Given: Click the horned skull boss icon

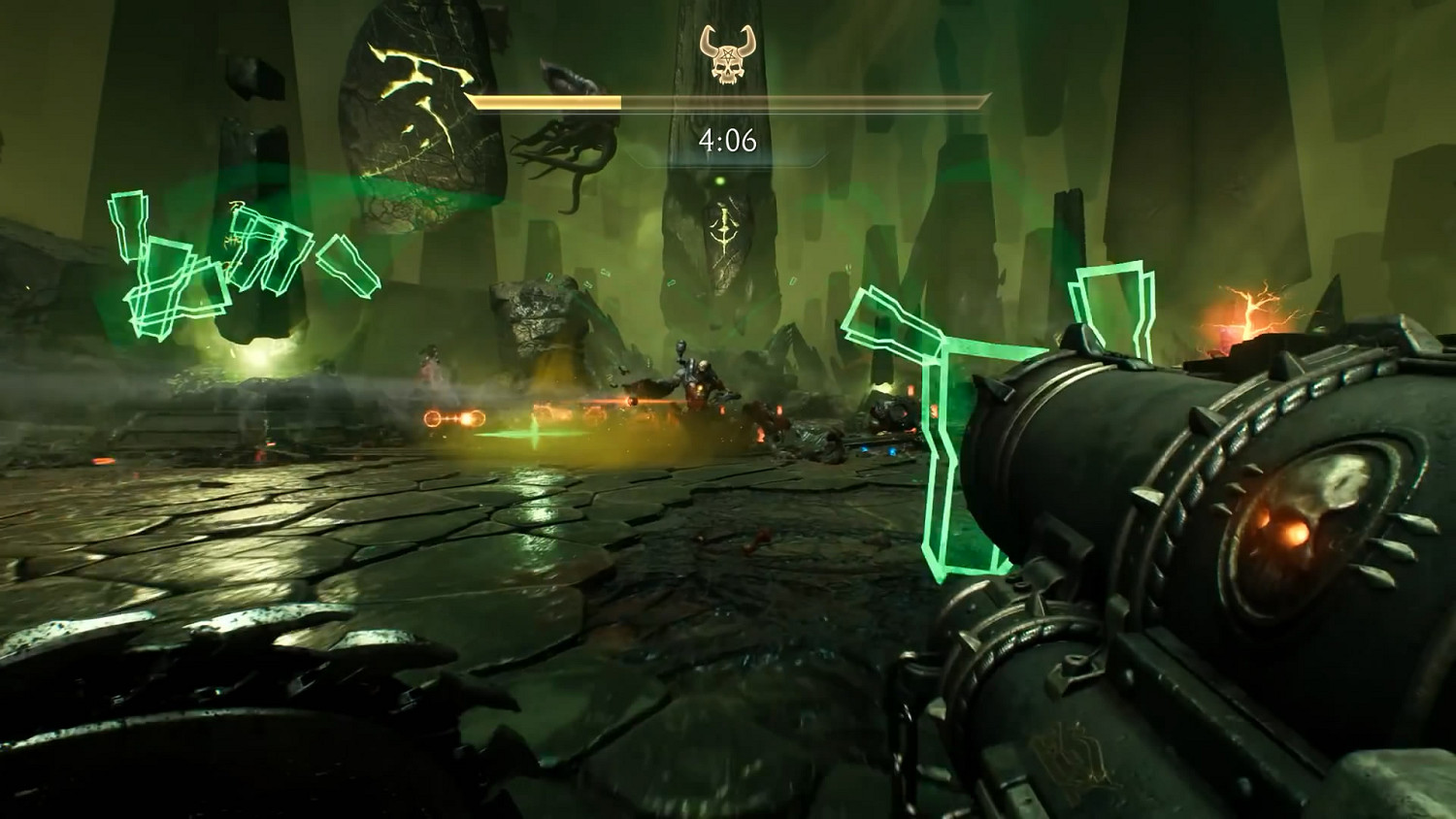Looking at the screenshot, I should pyautogui.click(x=727, y=54).
